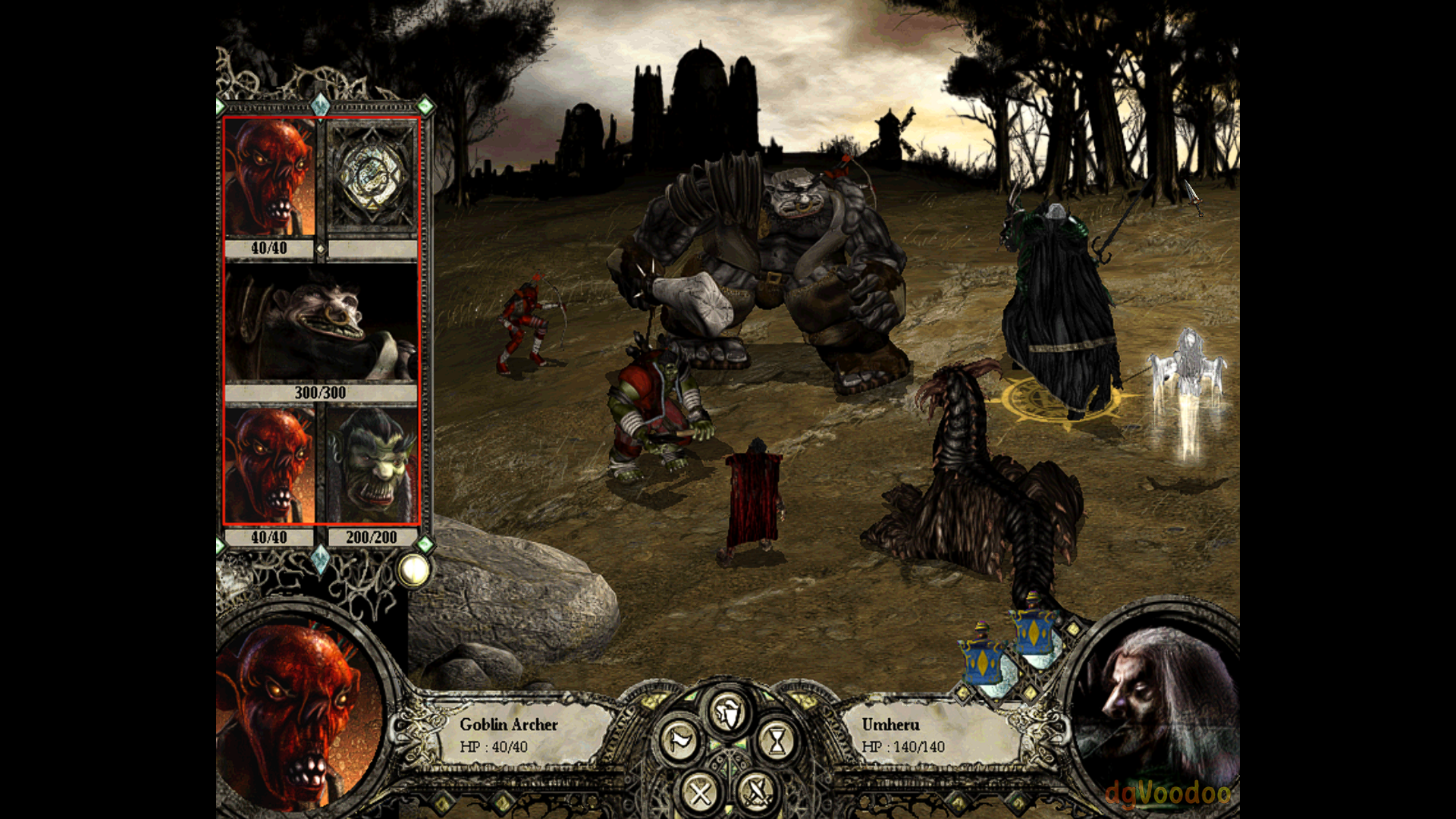Select the goblin archer portrait beside the empty slot
This screenshot has height=819, width=1456.
click(270, 177)
